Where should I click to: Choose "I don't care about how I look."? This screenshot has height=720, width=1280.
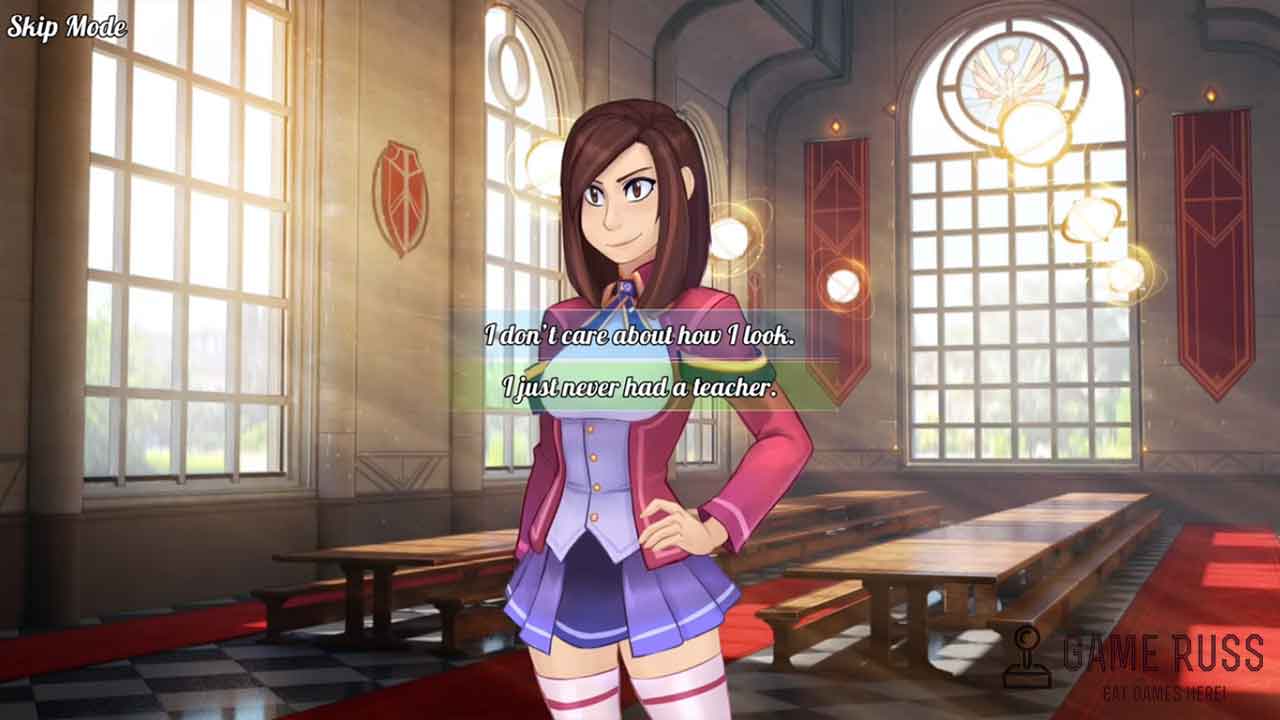tap(640, 336)
